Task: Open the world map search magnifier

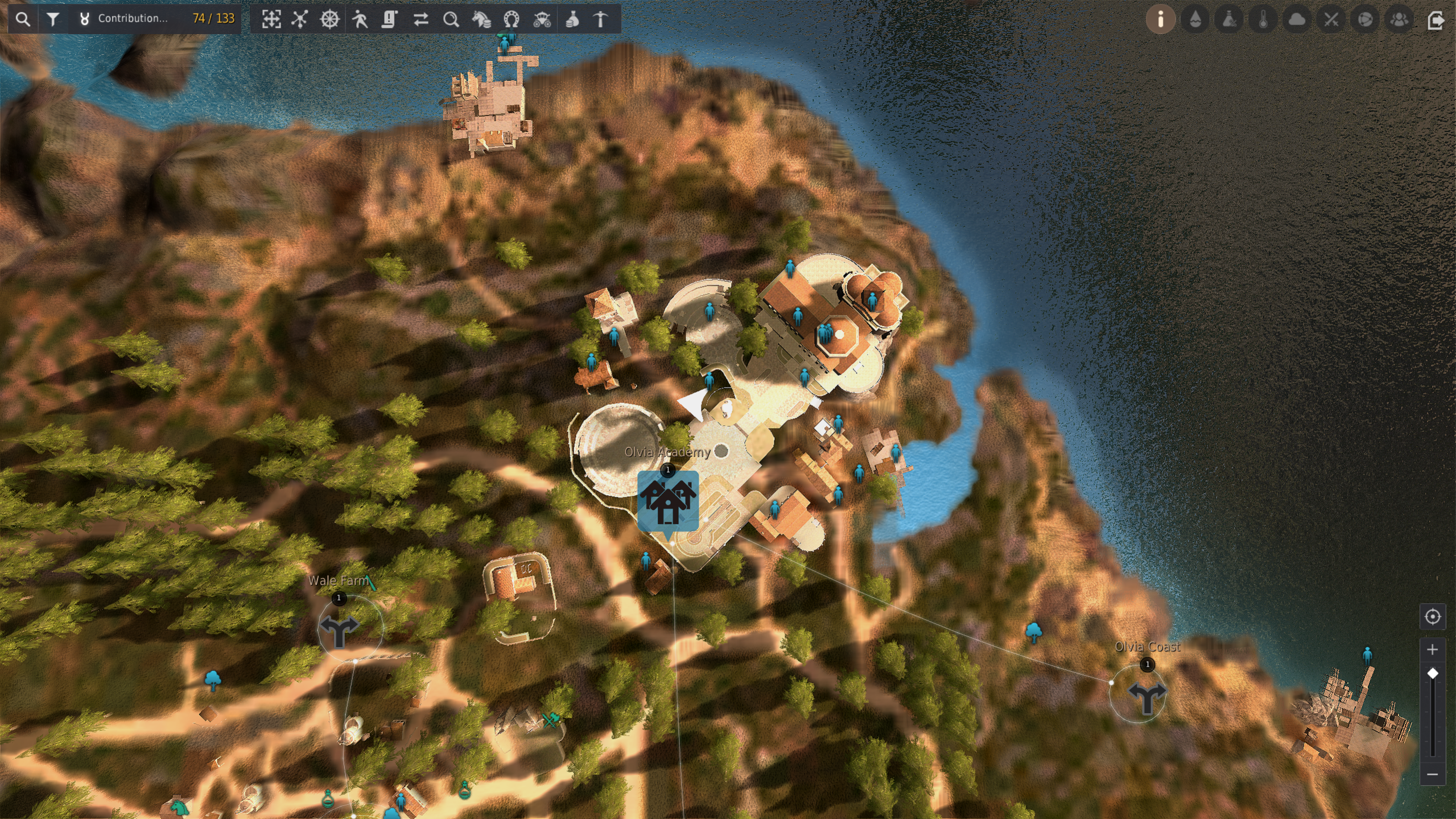Action: (x=23, y=19)
